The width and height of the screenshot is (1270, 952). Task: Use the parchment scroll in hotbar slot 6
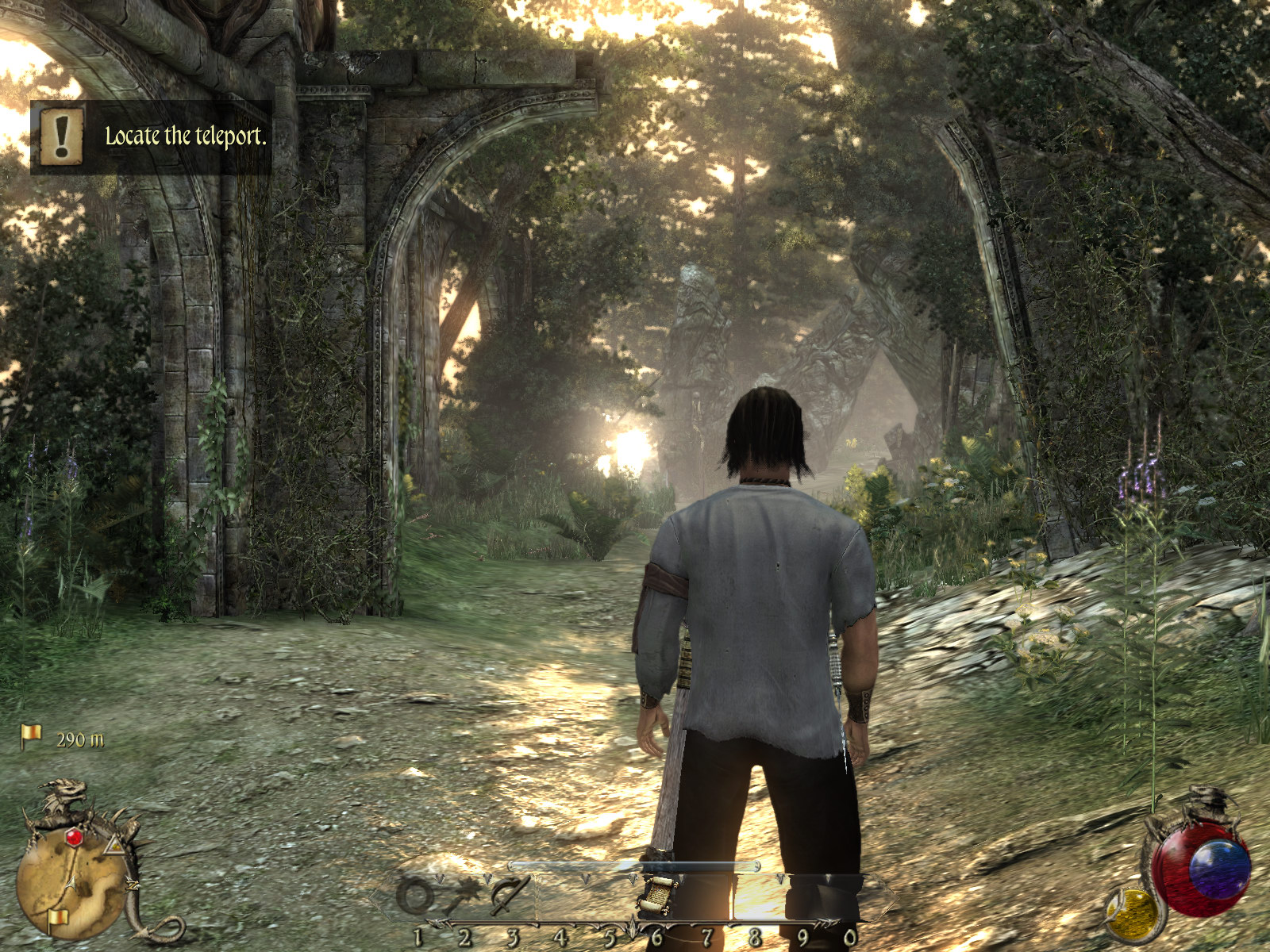click(659, 894)
